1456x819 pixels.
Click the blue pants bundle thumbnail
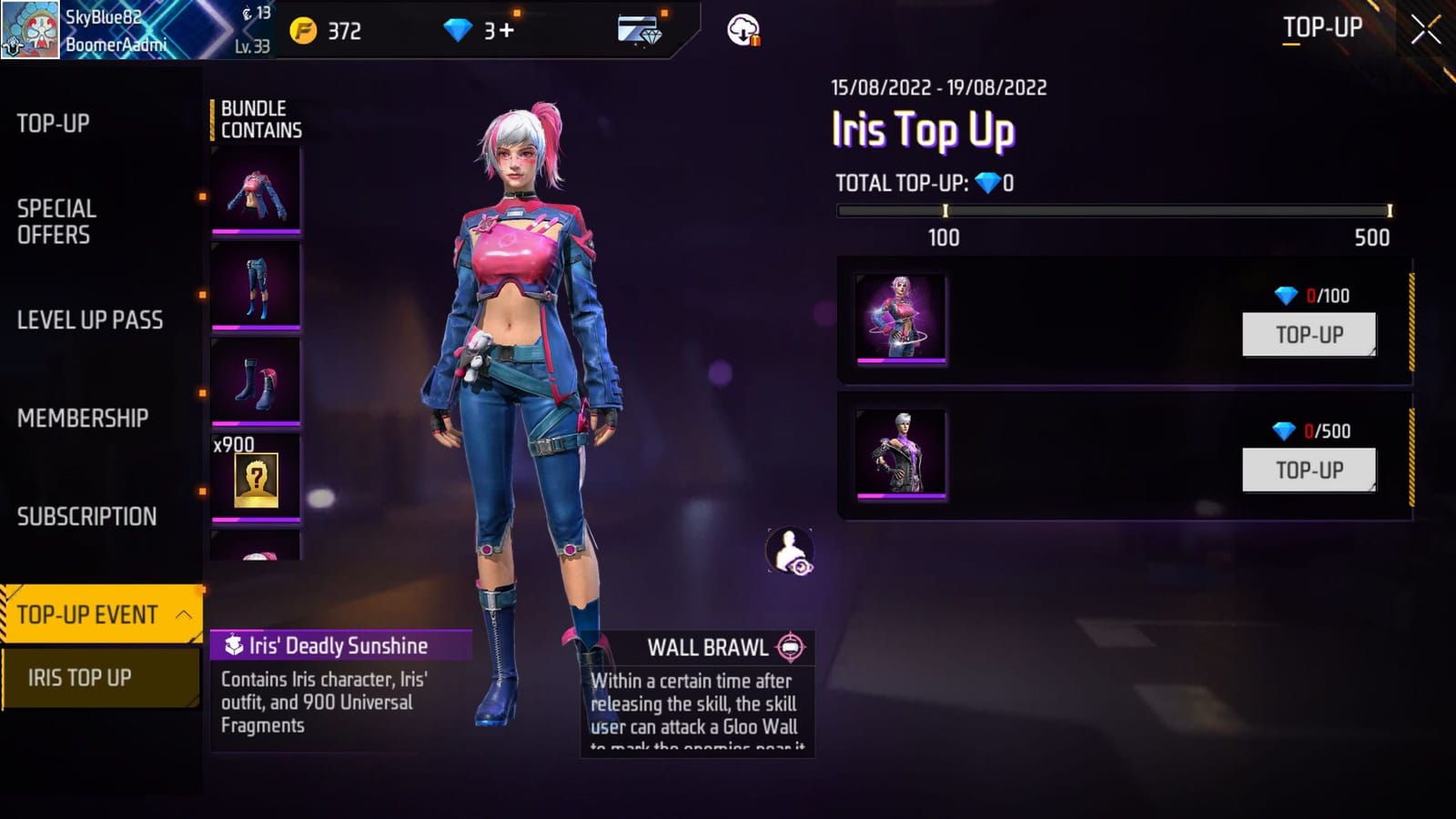pos(256,287)
